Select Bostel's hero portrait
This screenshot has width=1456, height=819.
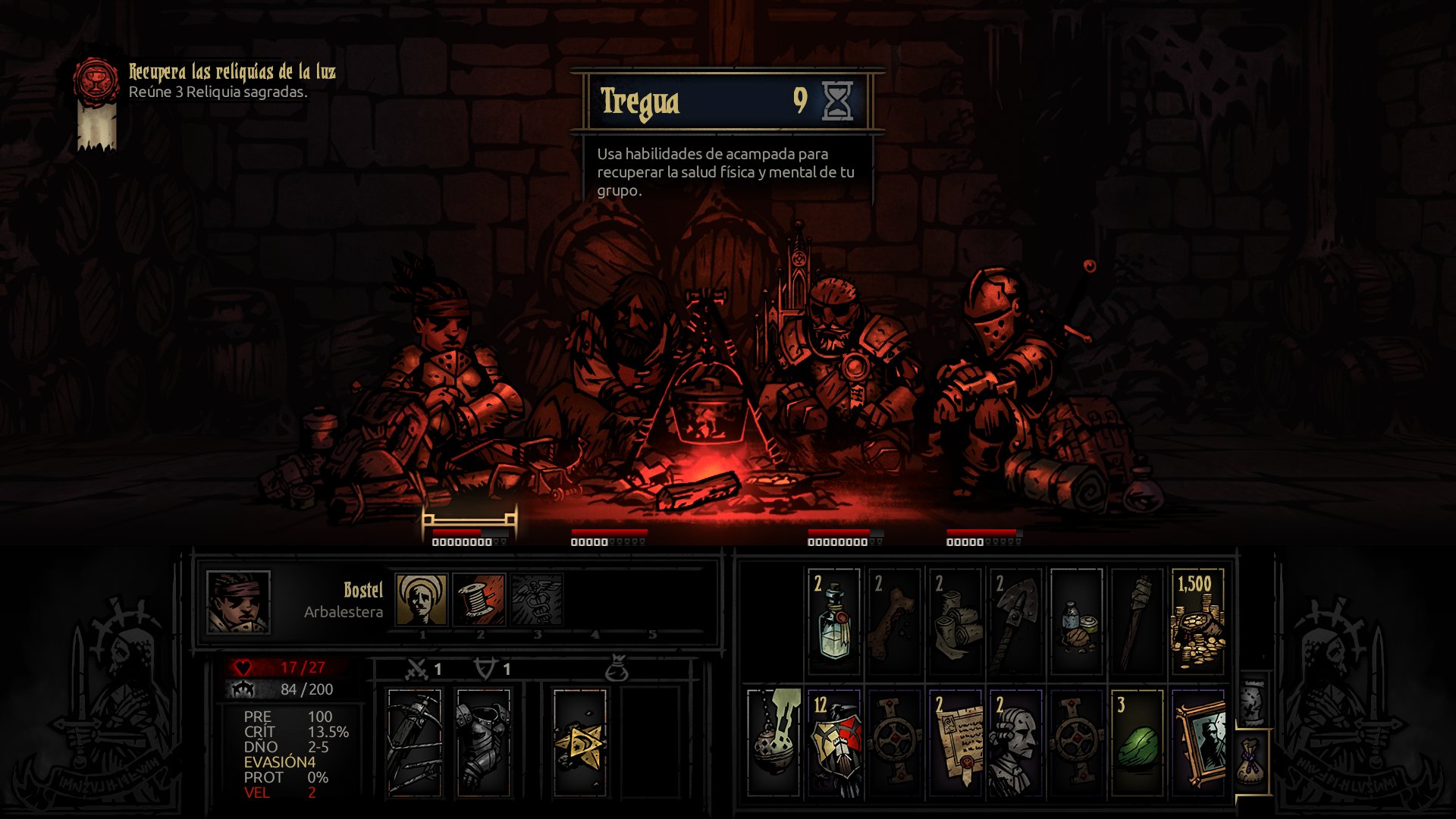point(238,603)
